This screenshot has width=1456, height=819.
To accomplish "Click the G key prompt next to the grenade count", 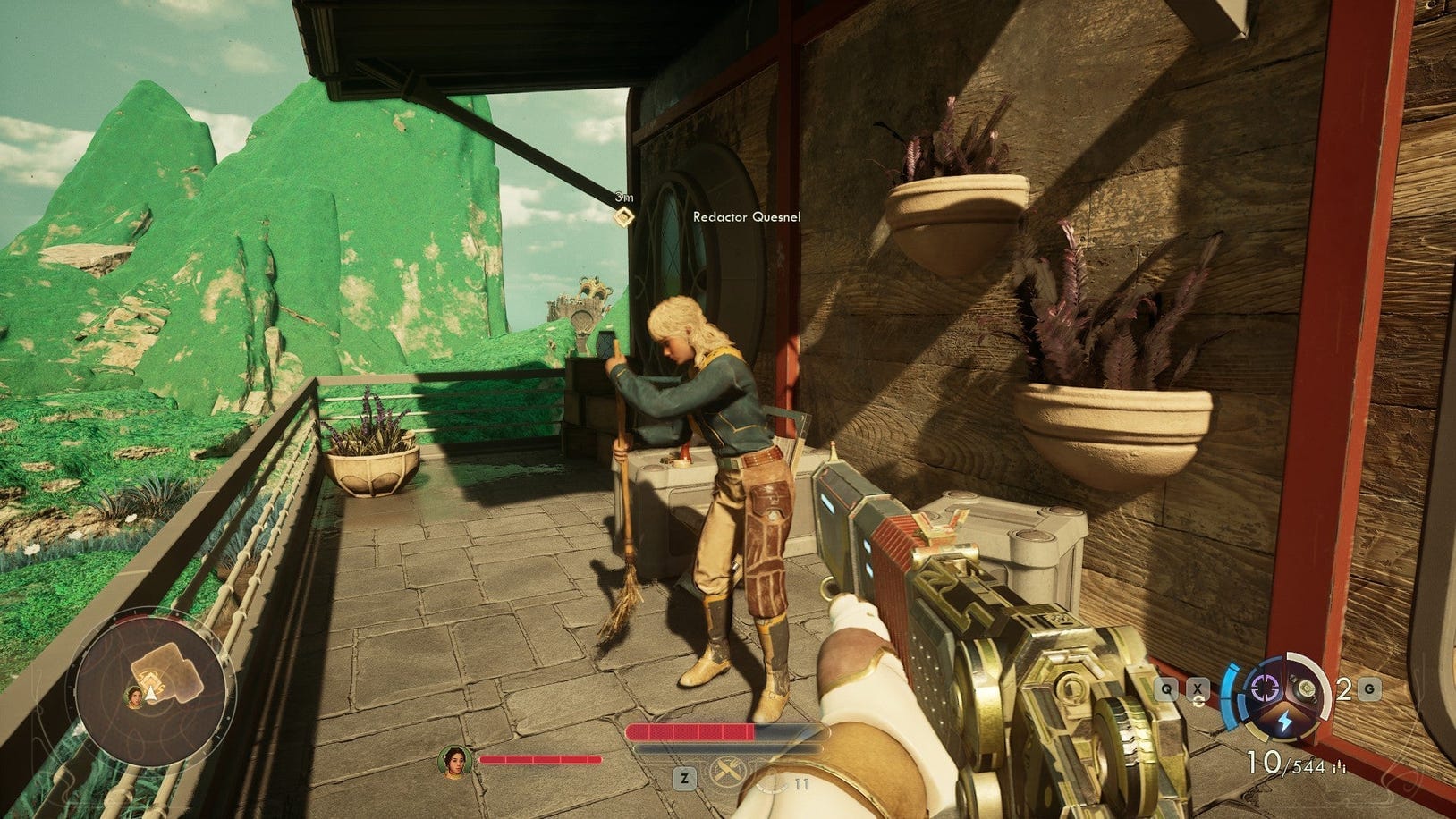I will tap(1371, 687).
